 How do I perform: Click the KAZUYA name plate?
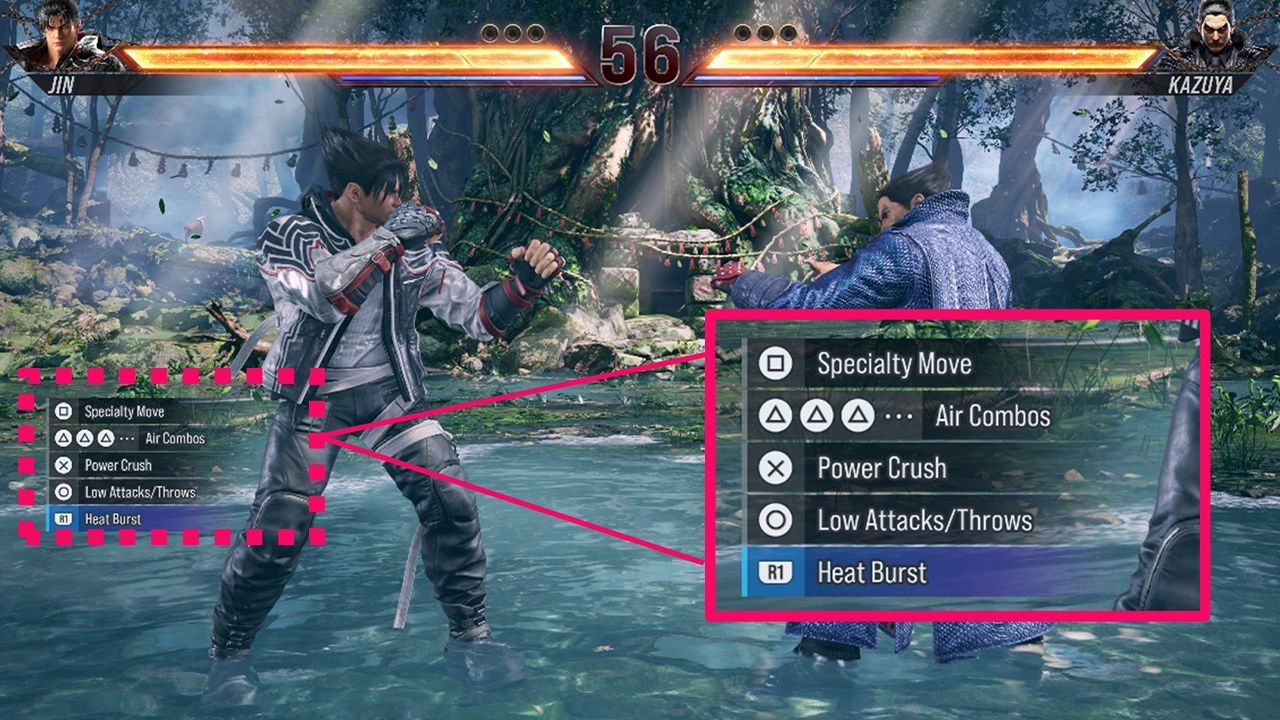(1203, 82)
